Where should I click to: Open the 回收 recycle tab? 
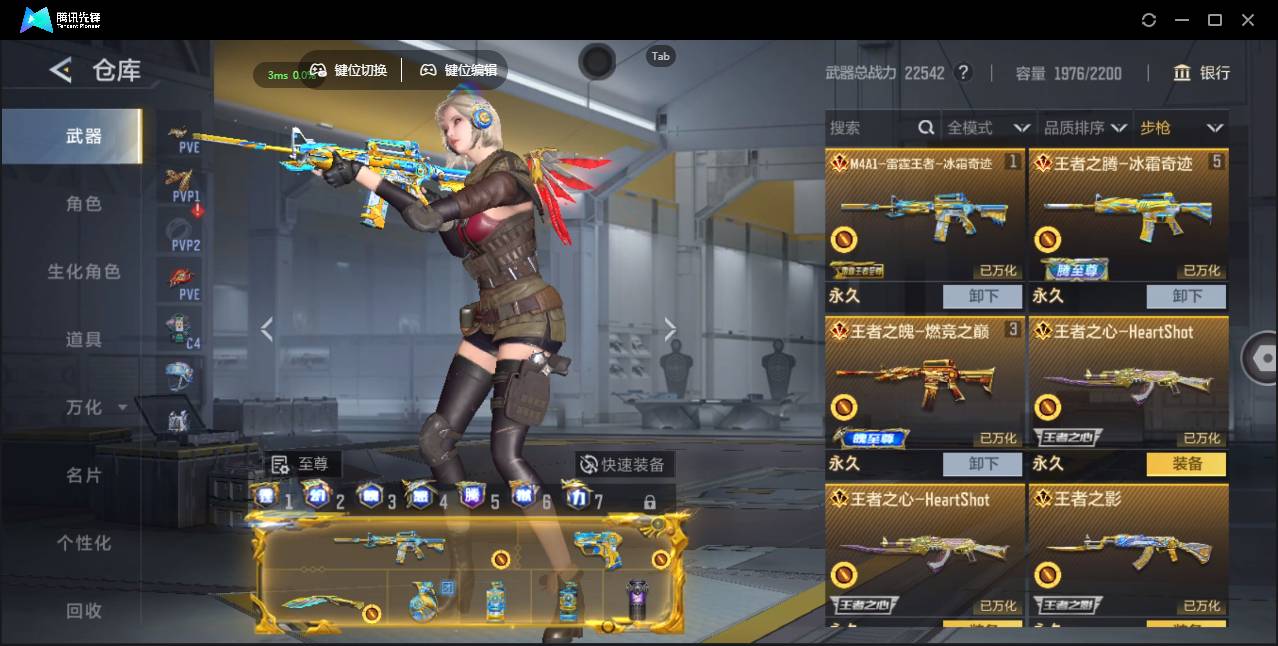[x=84, y=610]
